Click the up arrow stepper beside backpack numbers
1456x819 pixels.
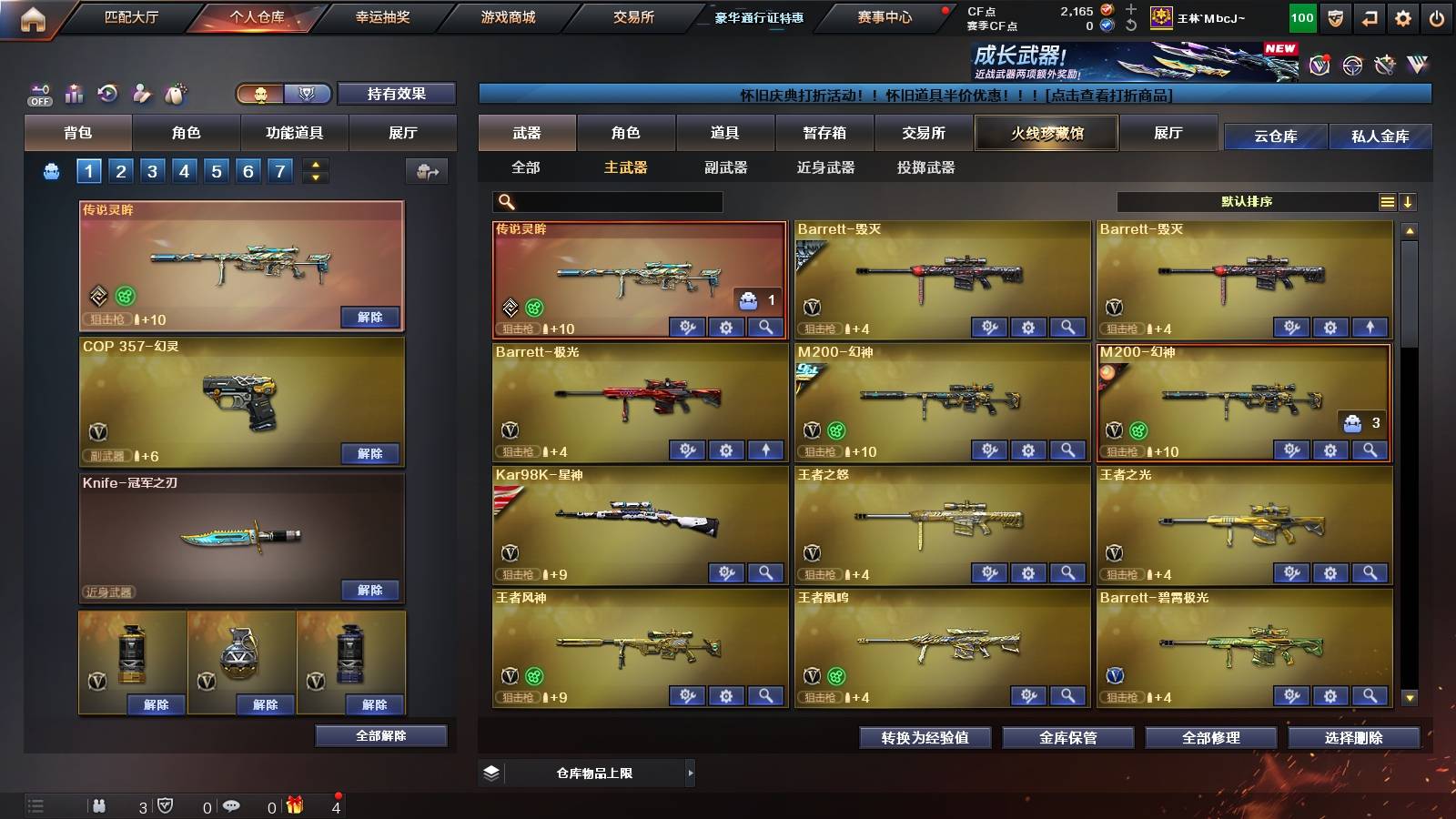click(x=313, y=165)
